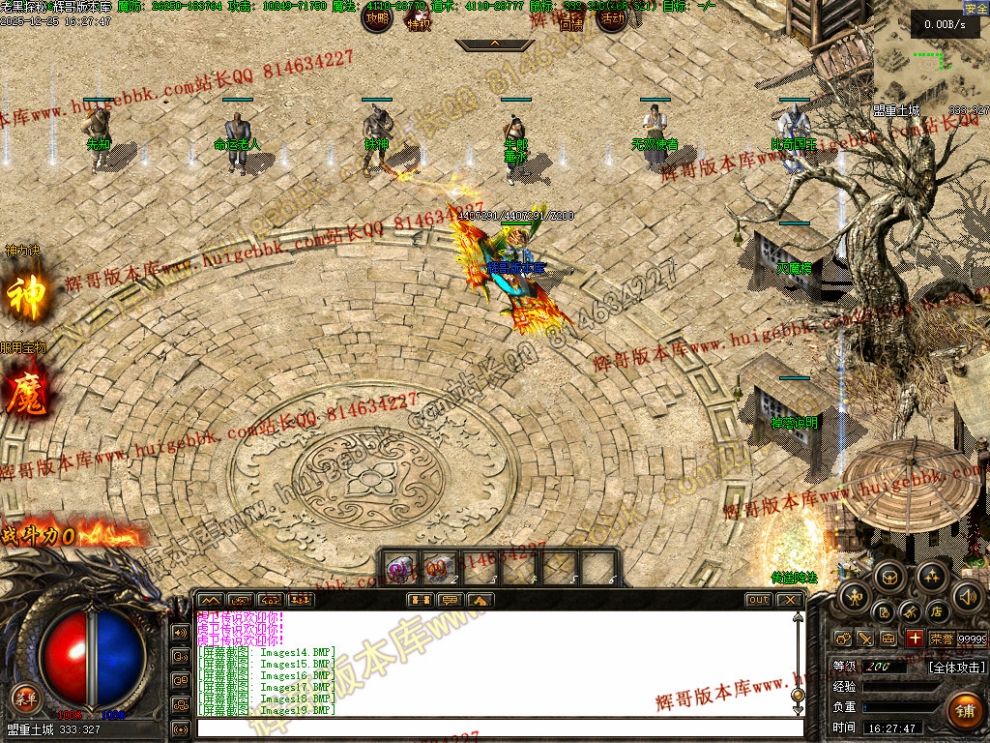The width and height of the screenshot is (990, 743).
Task: Open the 攻略 guide button
Action: click(x=376, y=17)
